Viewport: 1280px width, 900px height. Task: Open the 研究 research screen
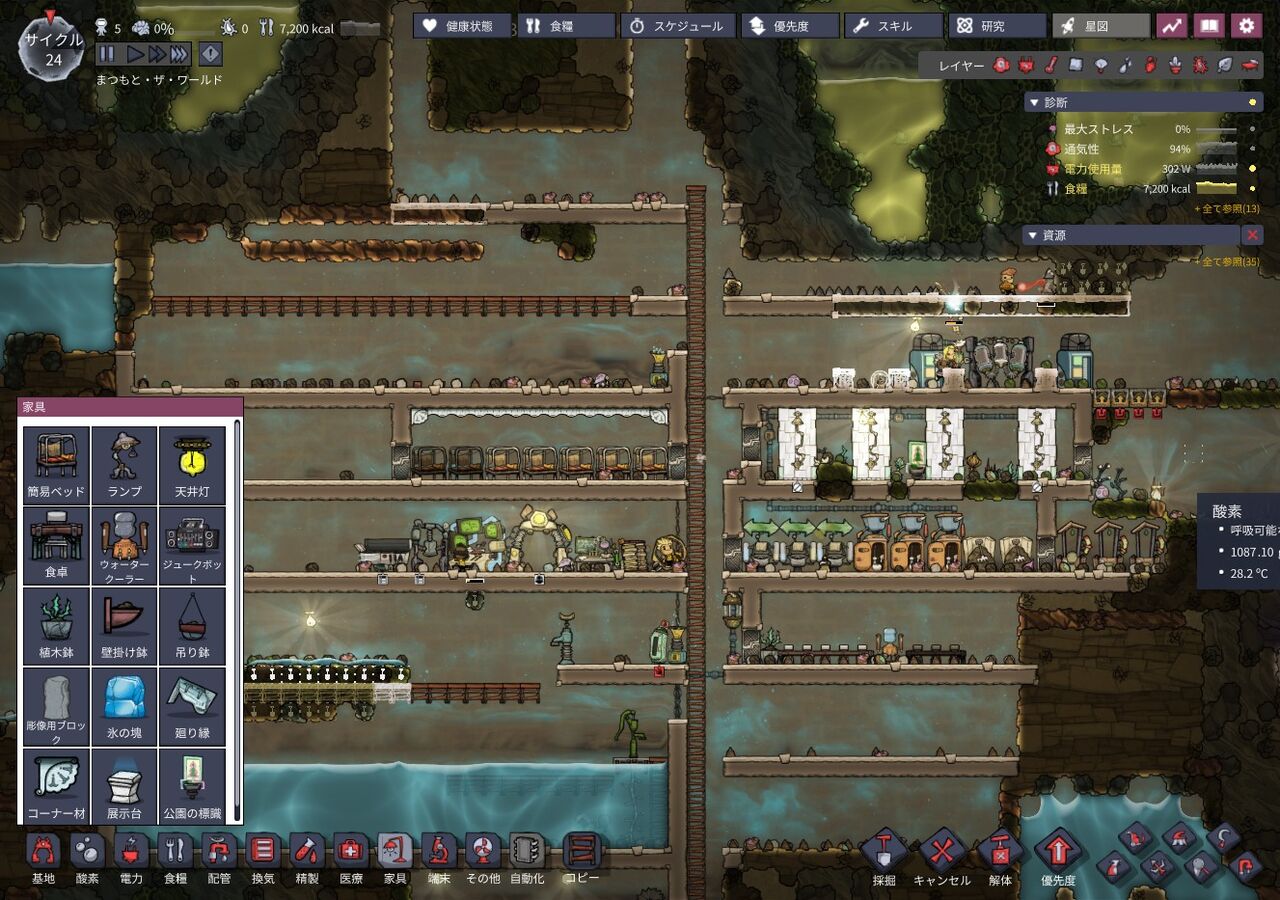click(995, 26)
